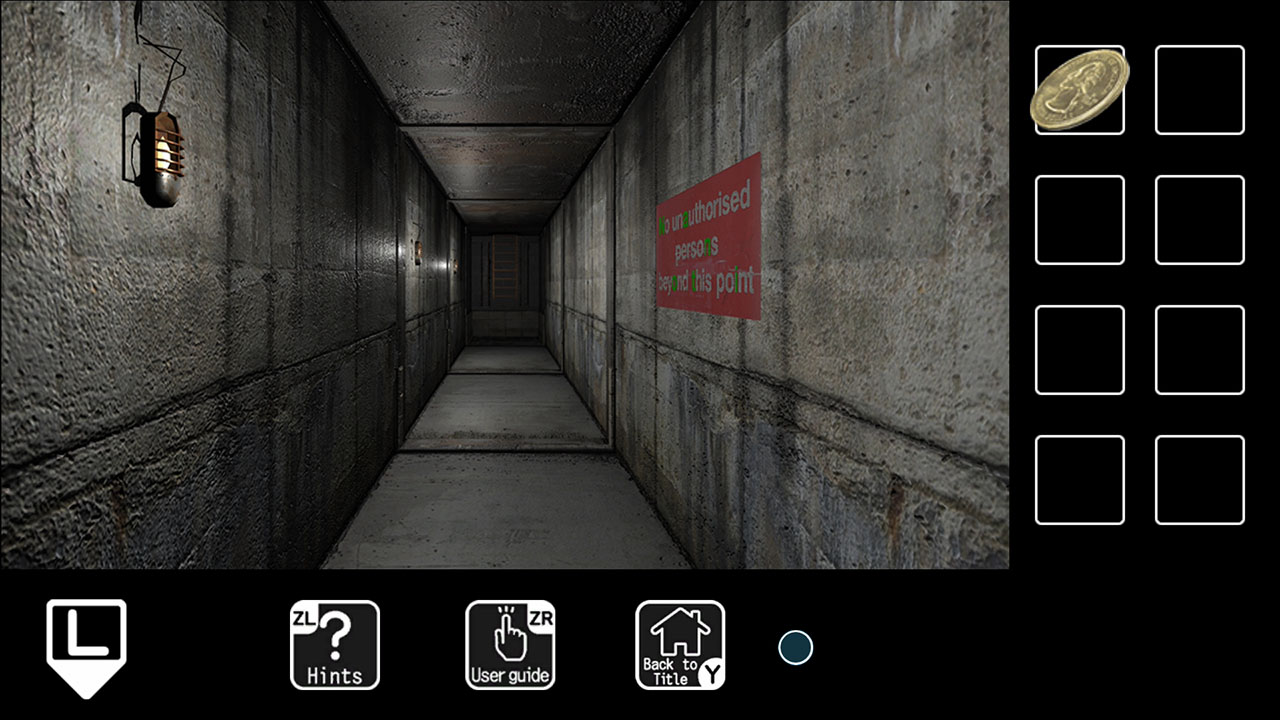Click the small dark circle near Back to Title
The image size is (1280, 720).
click(x=794, y=648)
